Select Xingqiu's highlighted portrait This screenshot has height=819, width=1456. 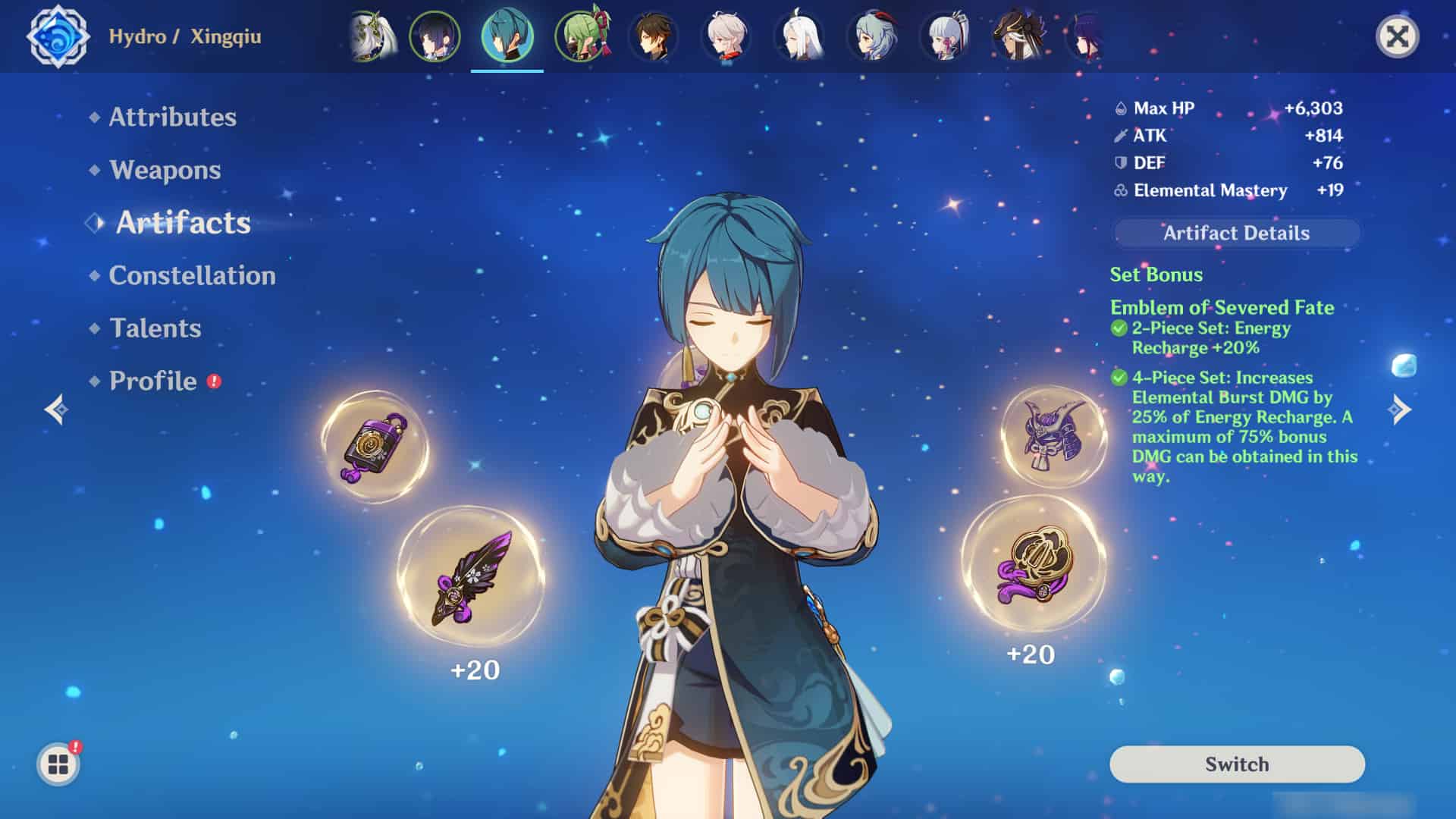coord(507,36)
